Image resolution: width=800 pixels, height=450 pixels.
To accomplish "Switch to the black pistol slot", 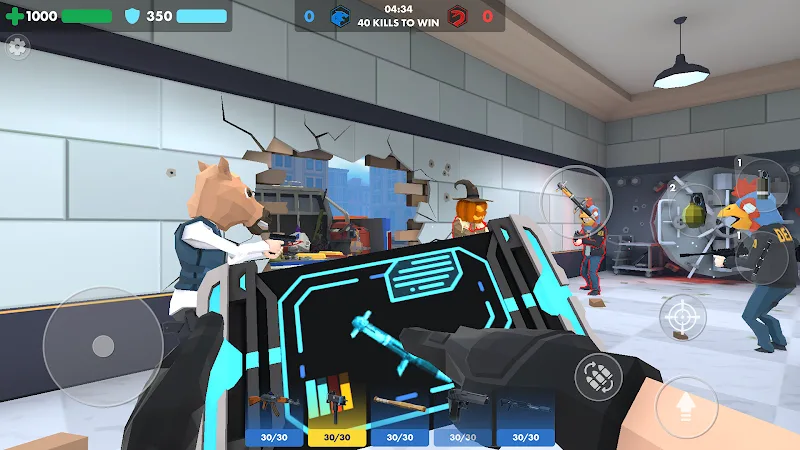I will (463, 416).
